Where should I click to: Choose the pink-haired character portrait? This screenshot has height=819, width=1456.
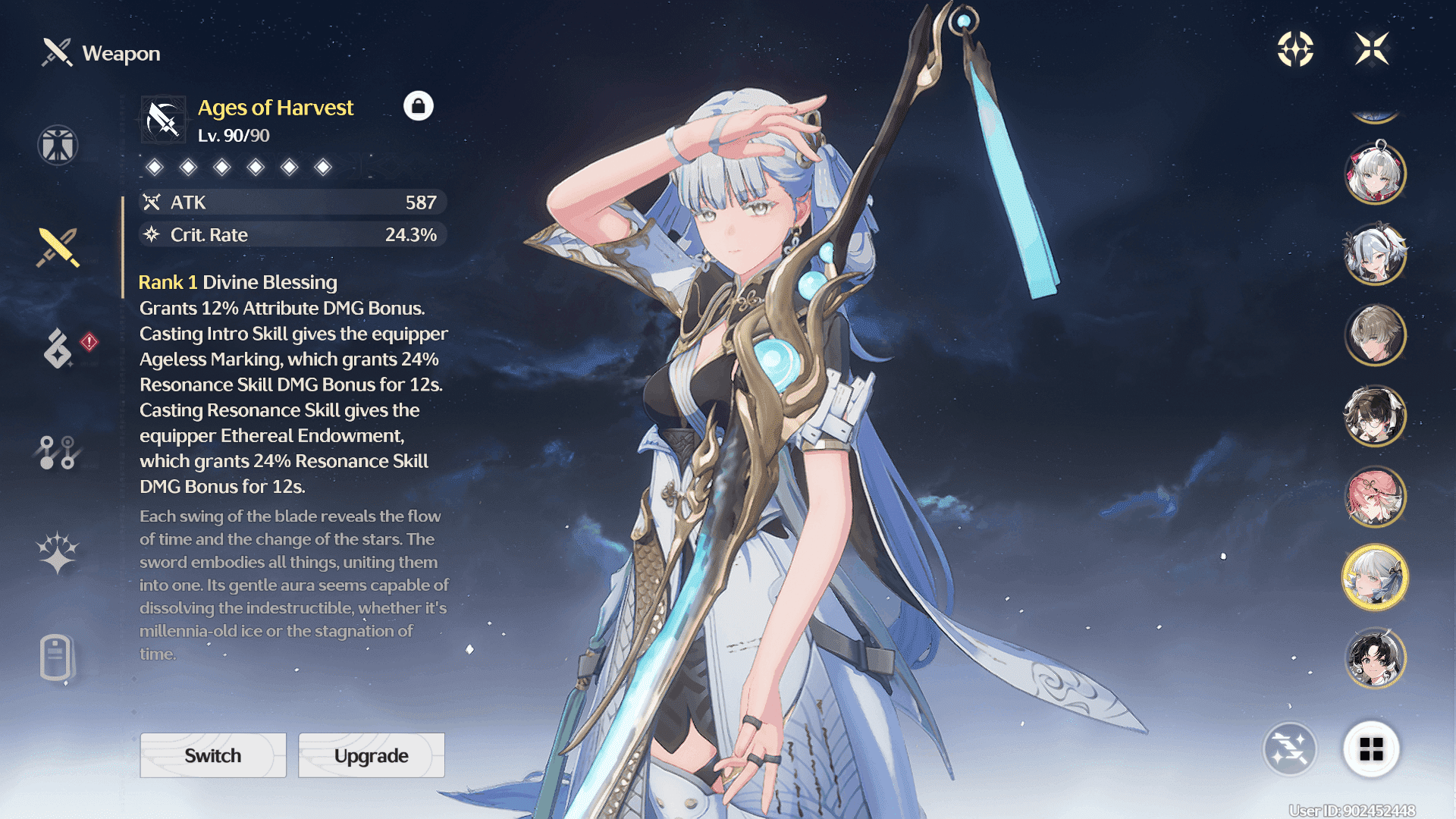[1375, 497]
